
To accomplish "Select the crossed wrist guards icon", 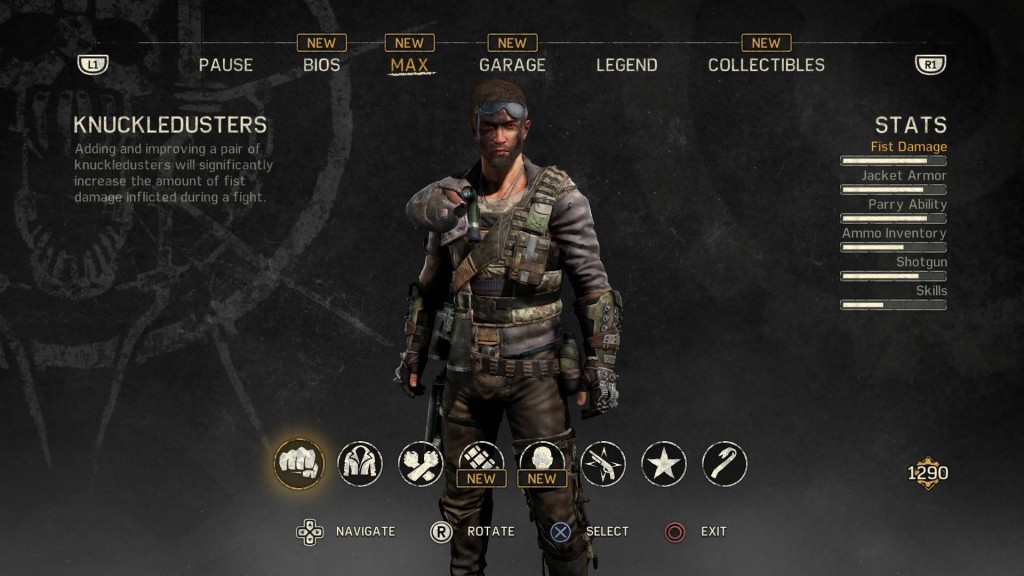I will (421, 464).
